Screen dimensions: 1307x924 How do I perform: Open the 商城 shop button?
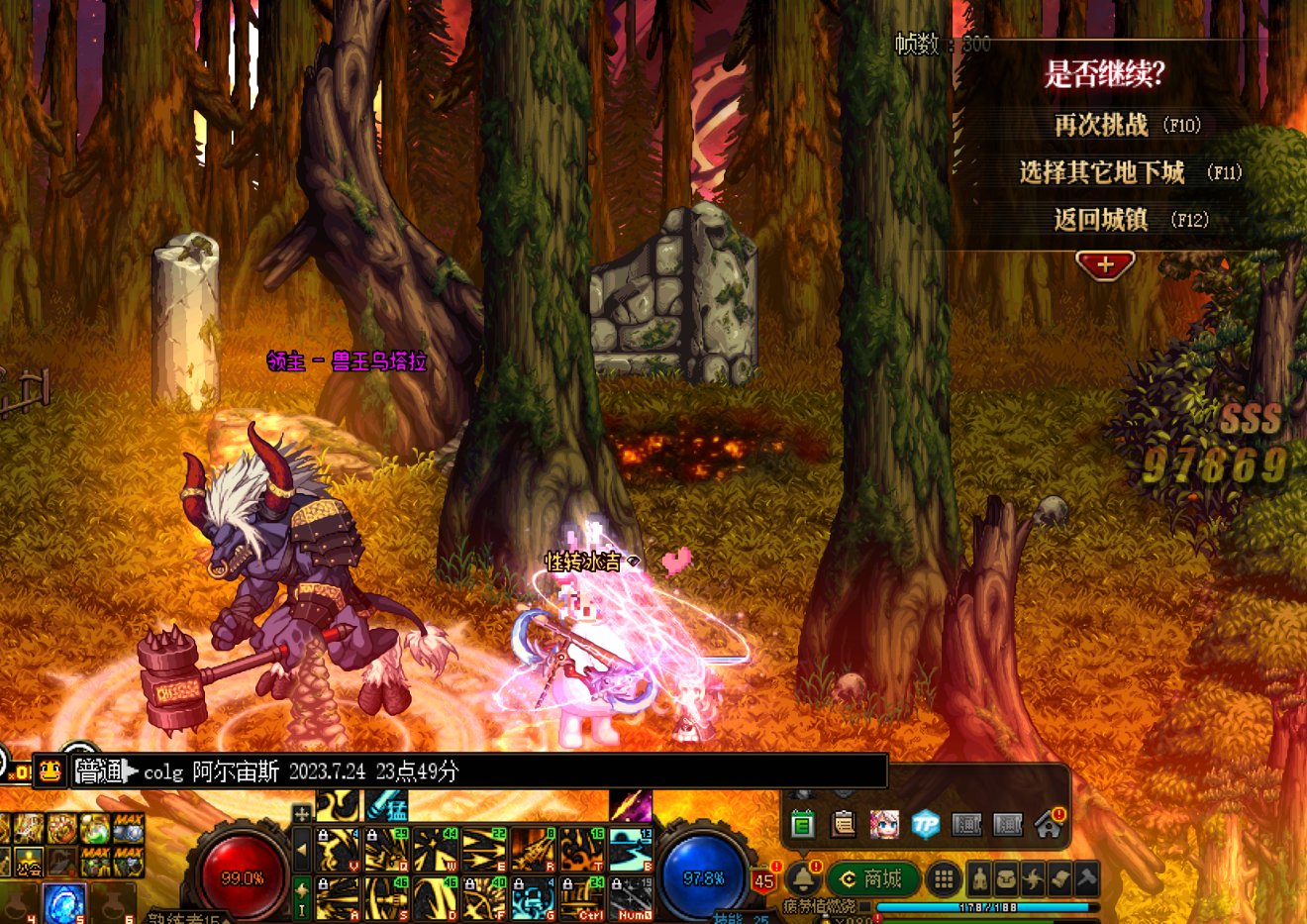pyautogui.click(x=870, y=878)
